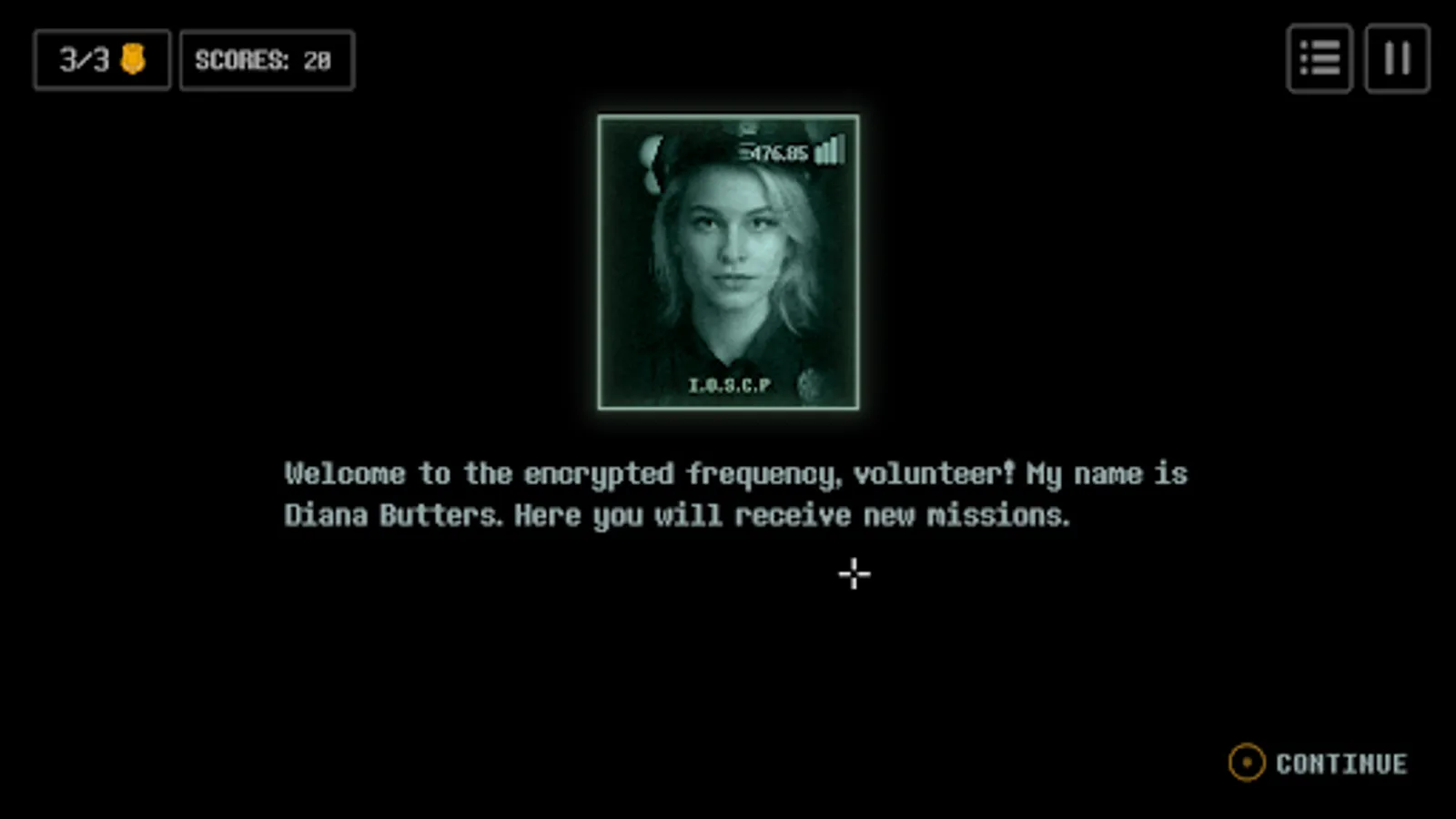Toggle the encrypted frequency signal indicator

pyautogui.click(x=831, y=150)
